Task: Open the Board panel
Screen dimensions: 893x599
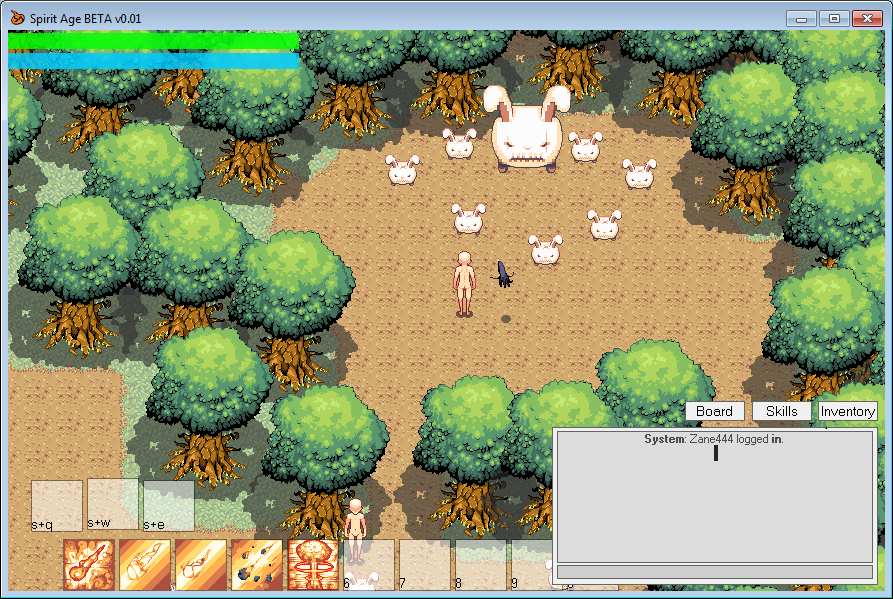Action: tap(714, 411)
